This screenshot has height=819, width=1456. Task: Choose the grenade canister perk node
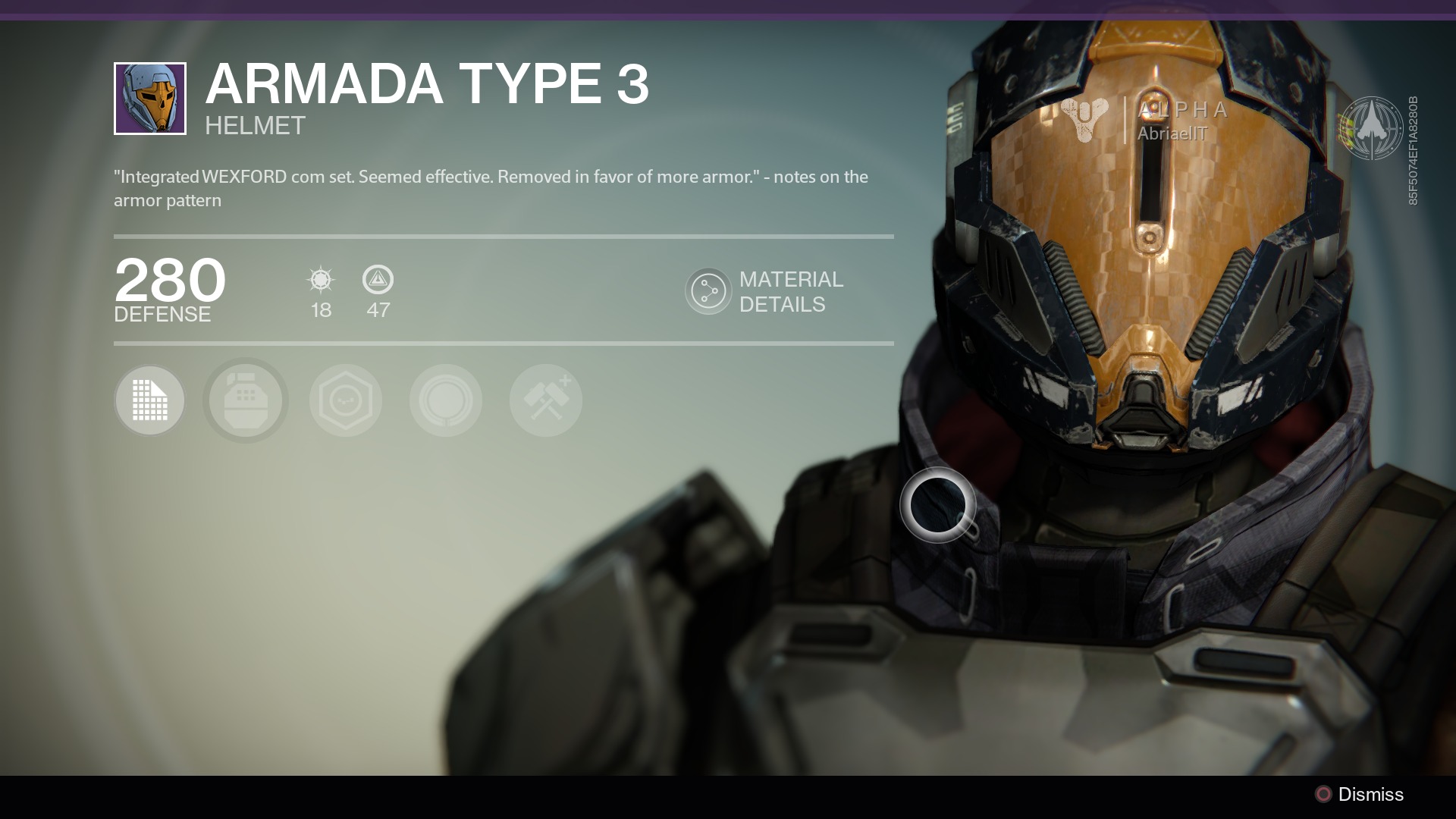coord(246,400)
